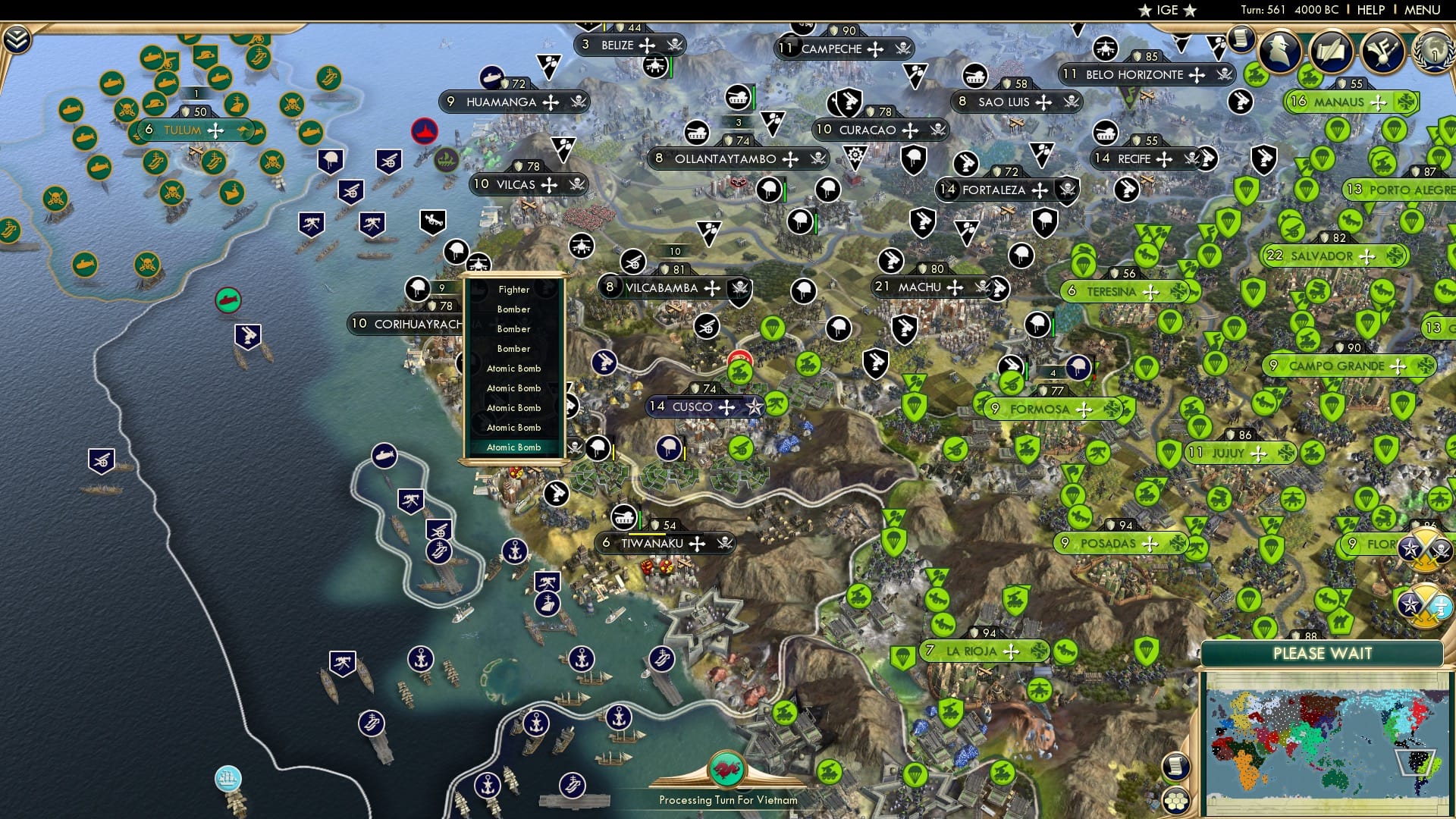The width and height of the screenshot is (1456, 819).
Task: Select the first Bomber in the unit list
Action: 513,309
